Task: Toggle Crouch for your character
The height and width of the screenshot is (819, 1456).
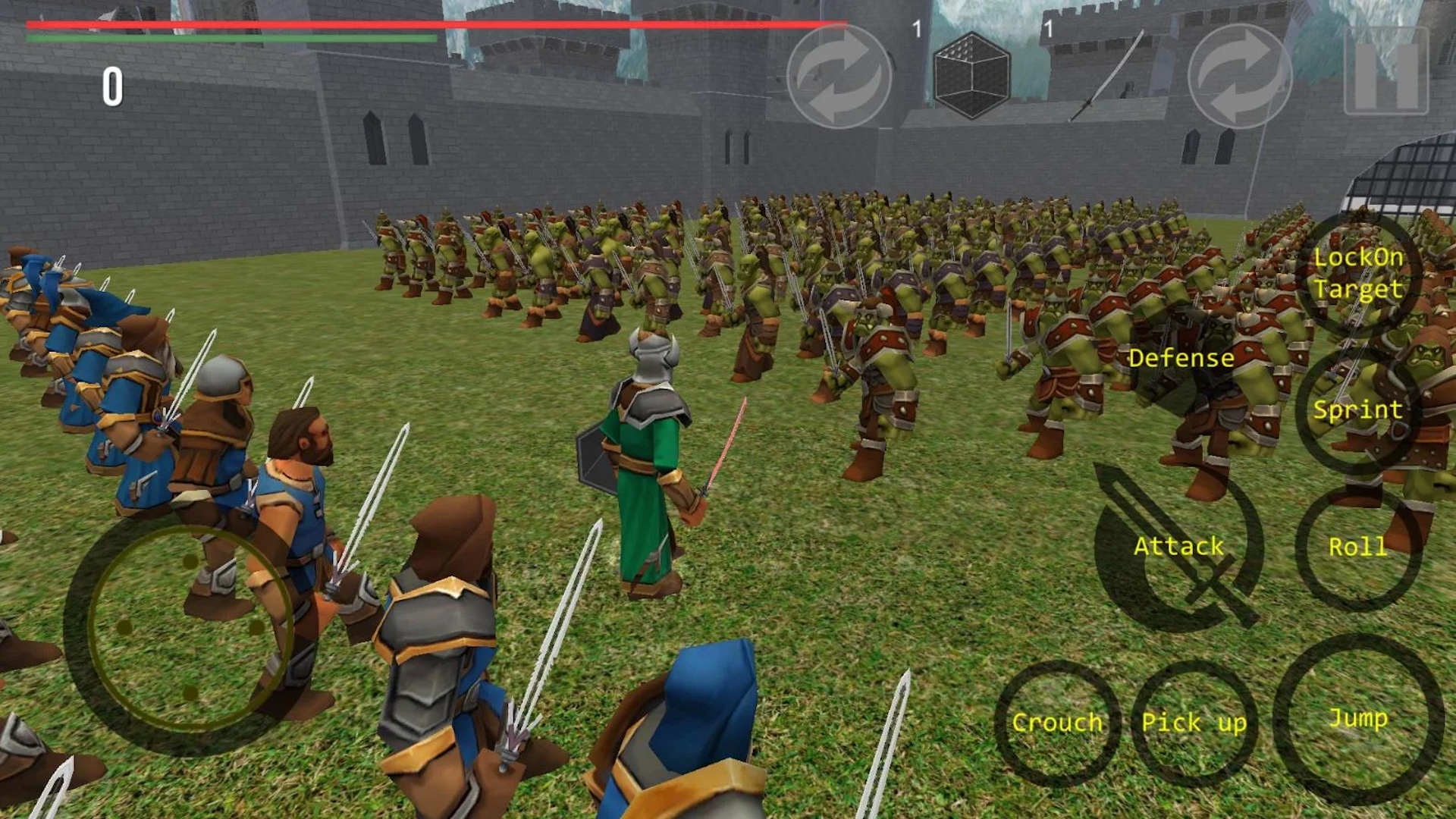Action: click(1058, 723)
